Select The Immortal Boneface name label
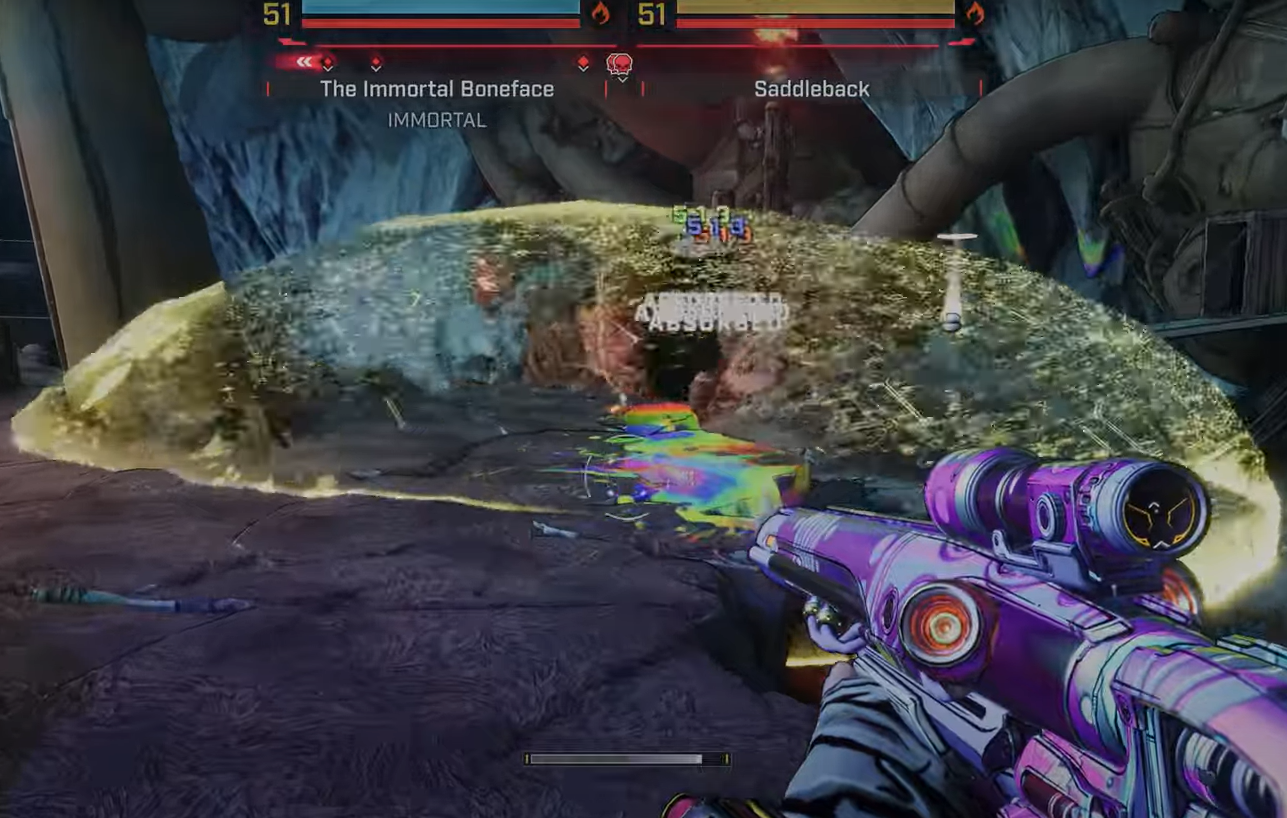1287x818 pixels. pos(437,89)
